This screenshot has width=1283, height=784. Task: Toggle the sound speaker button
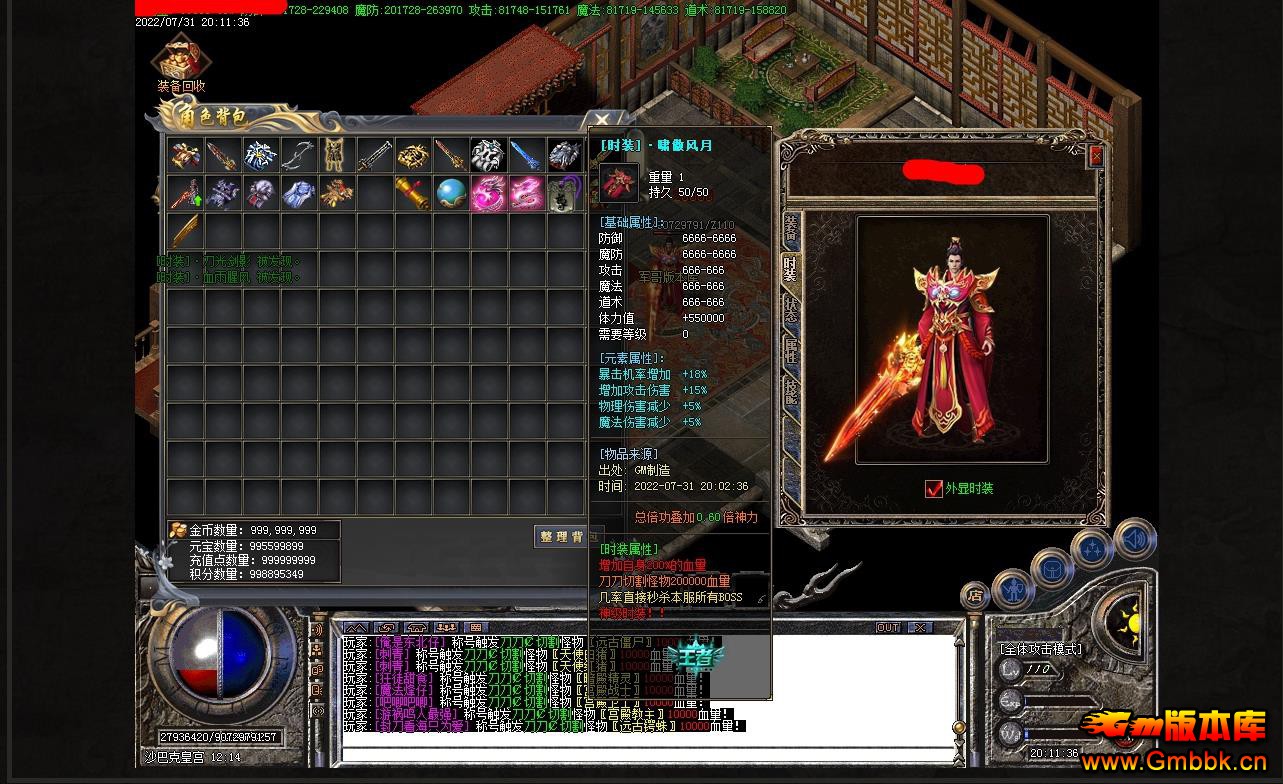click(1134, 540)
